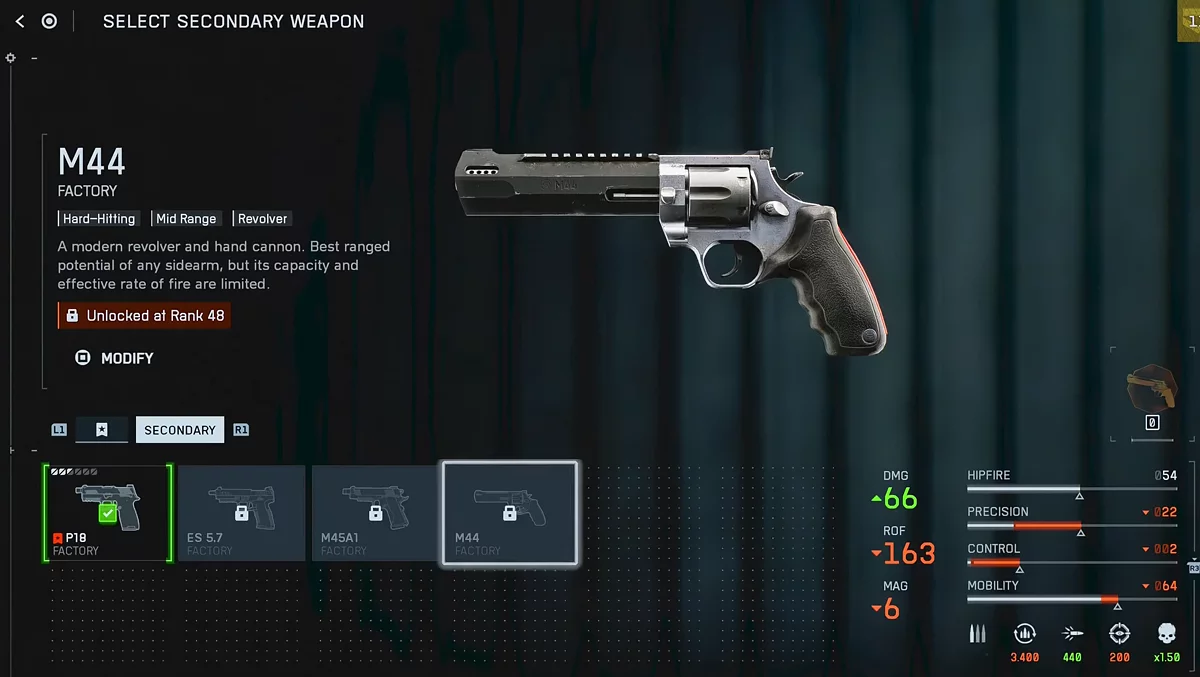
Task: Select the P18 pistol slot
Action: tap(107, 512)
